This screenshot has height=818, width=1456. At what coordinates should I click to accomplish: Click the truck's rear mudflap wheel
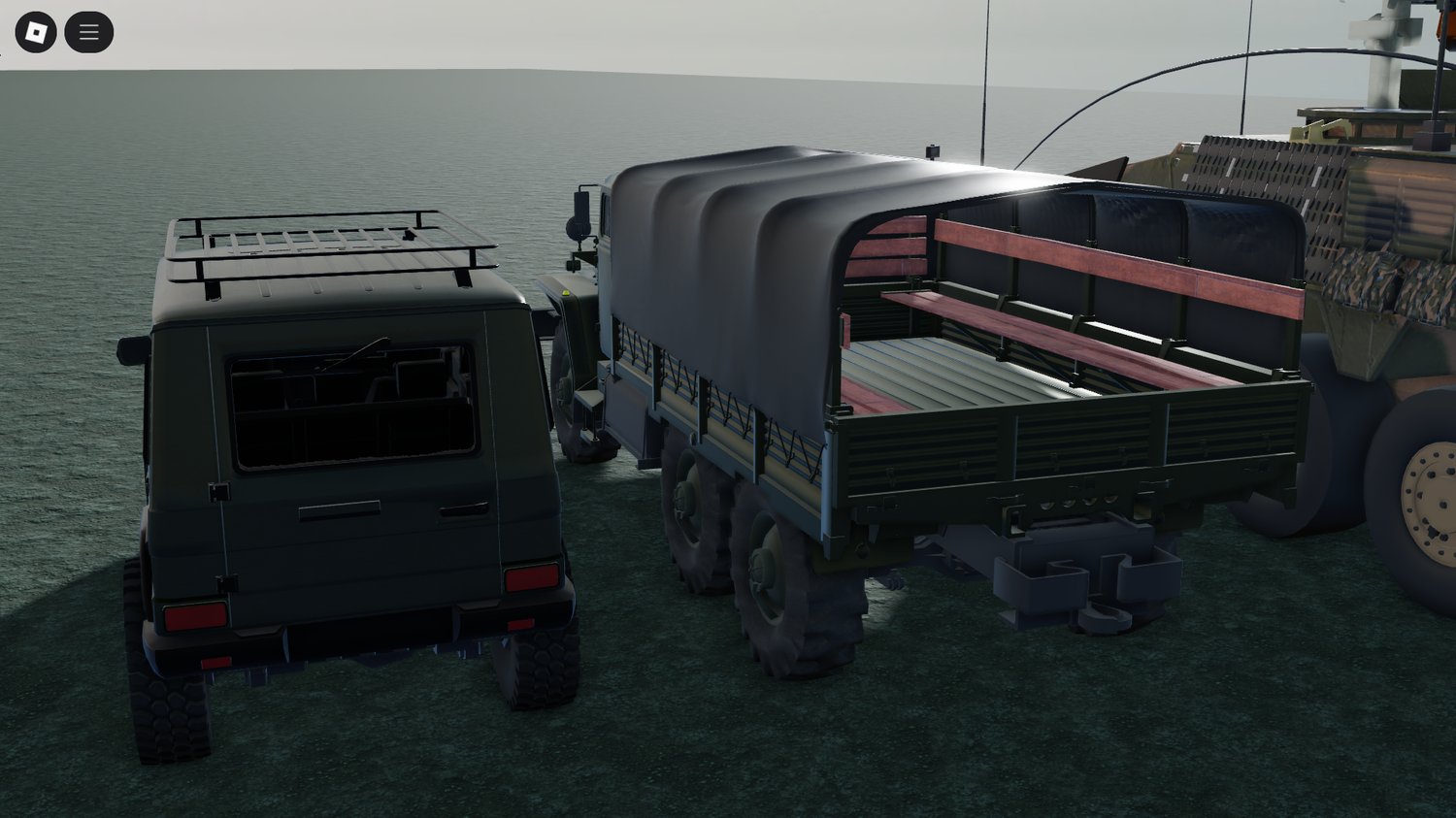777,582
